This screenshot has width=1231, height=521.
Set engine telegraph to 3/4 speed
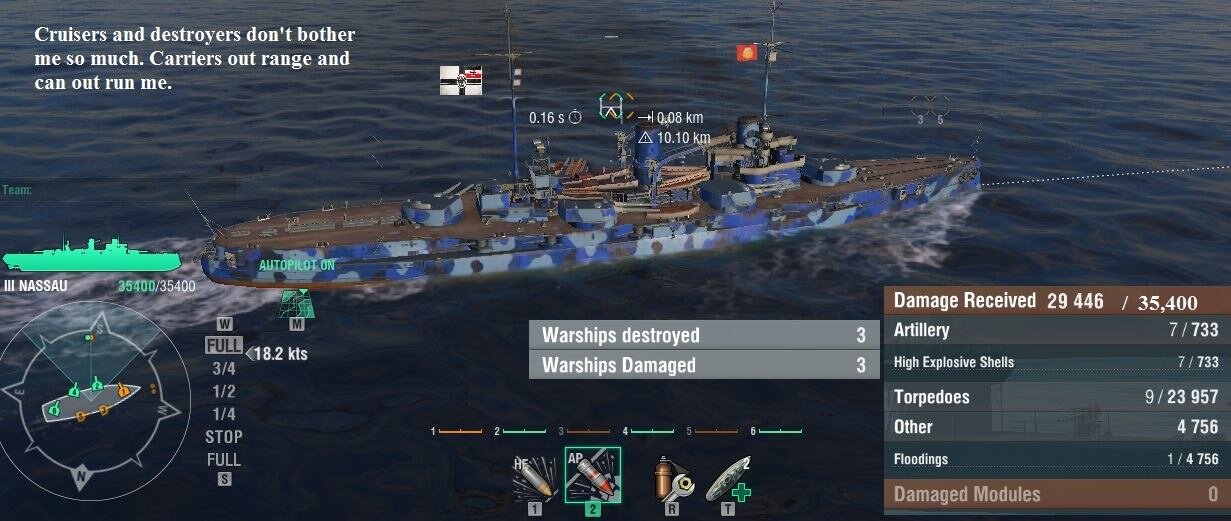pyautogui.click(x=224, y=368)
